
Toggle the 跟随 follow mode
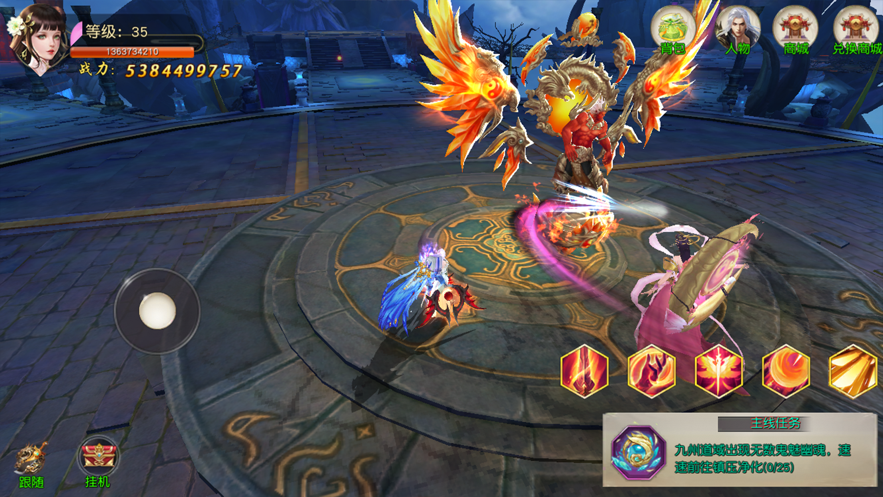(31, 465)
